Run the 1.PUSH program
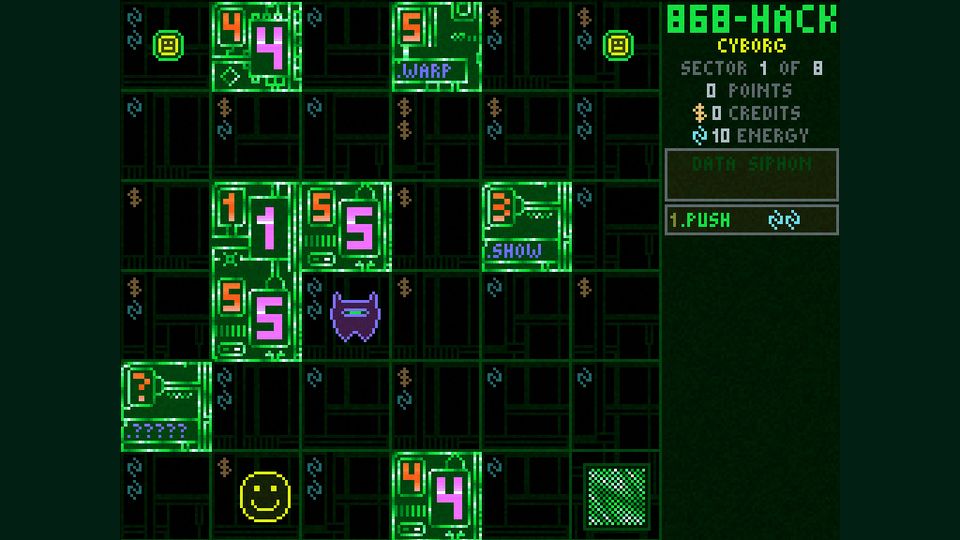960x540 pixels. (751, 220)
